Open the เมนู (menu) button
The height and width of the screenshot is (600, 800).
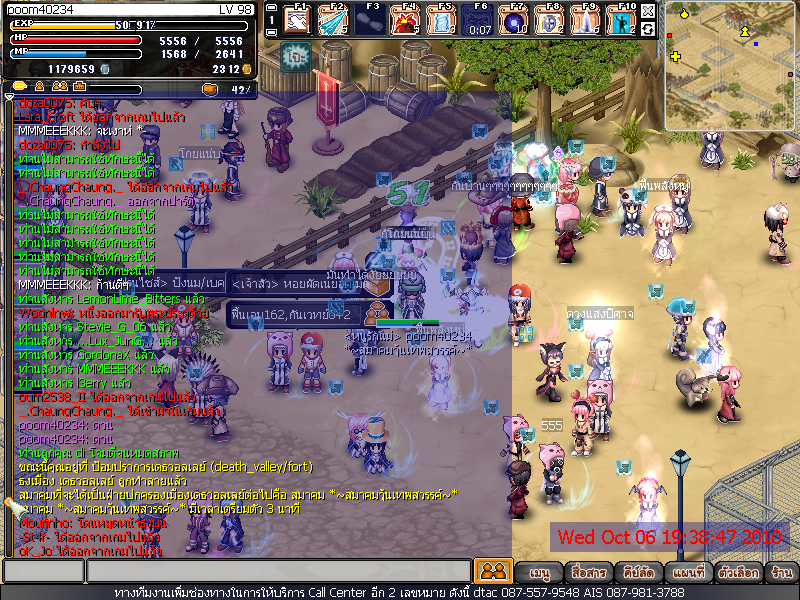click(540, 573)
